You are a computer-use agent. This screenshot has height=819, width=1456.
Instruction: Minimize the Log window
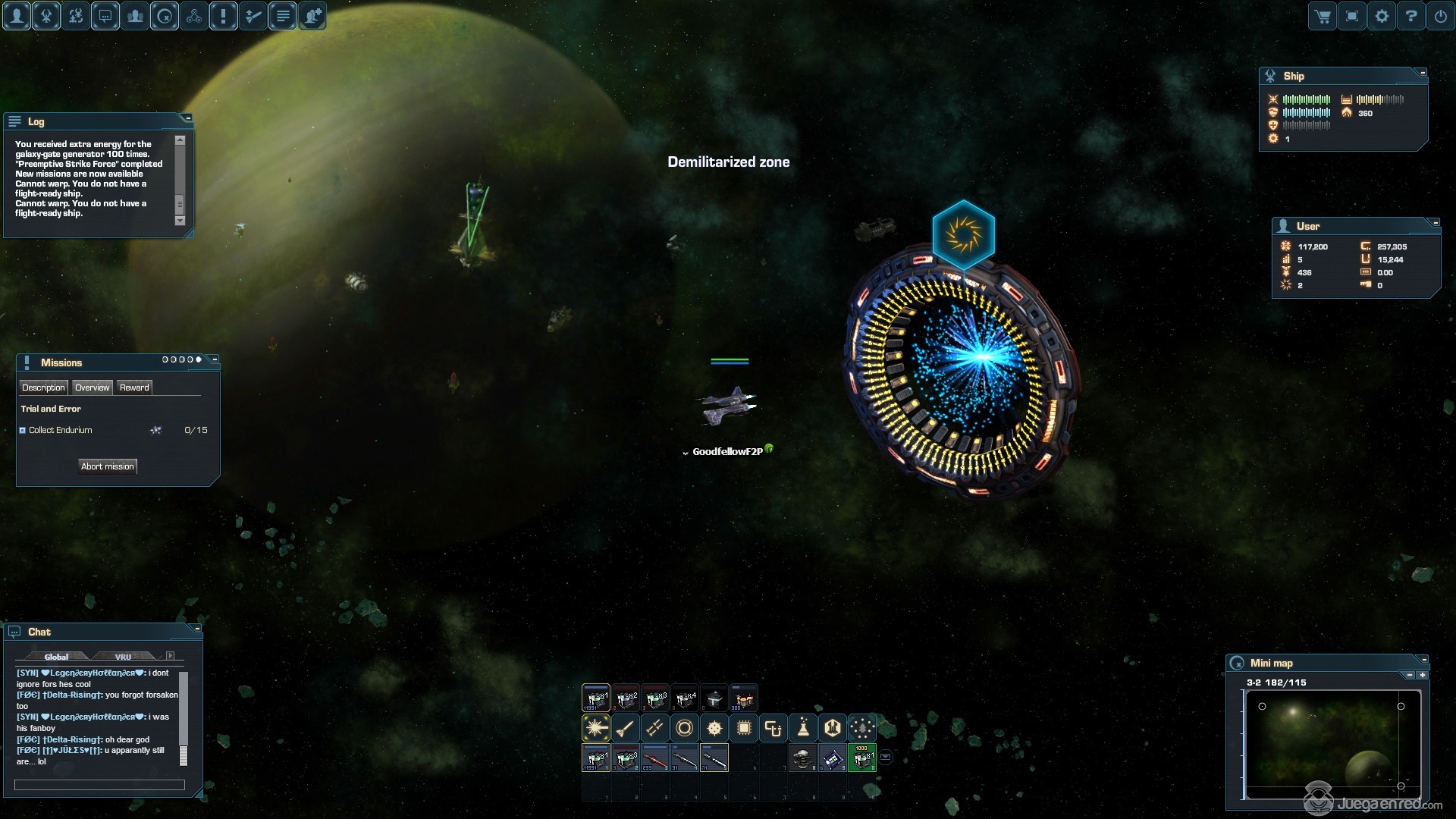point(188,118)
